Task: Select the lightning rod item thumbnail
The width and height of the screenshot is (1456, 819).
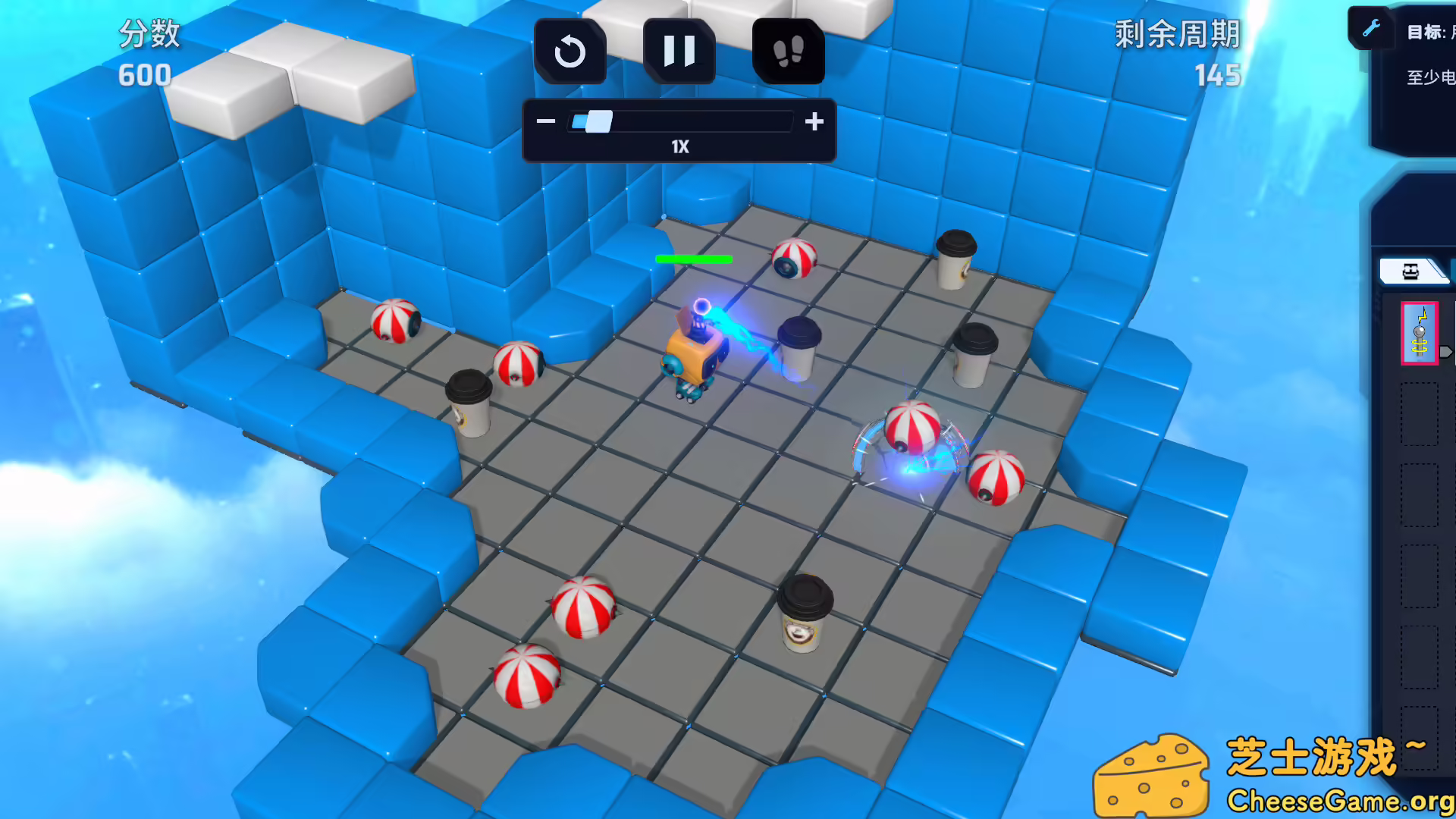Action: [1420, 334]
